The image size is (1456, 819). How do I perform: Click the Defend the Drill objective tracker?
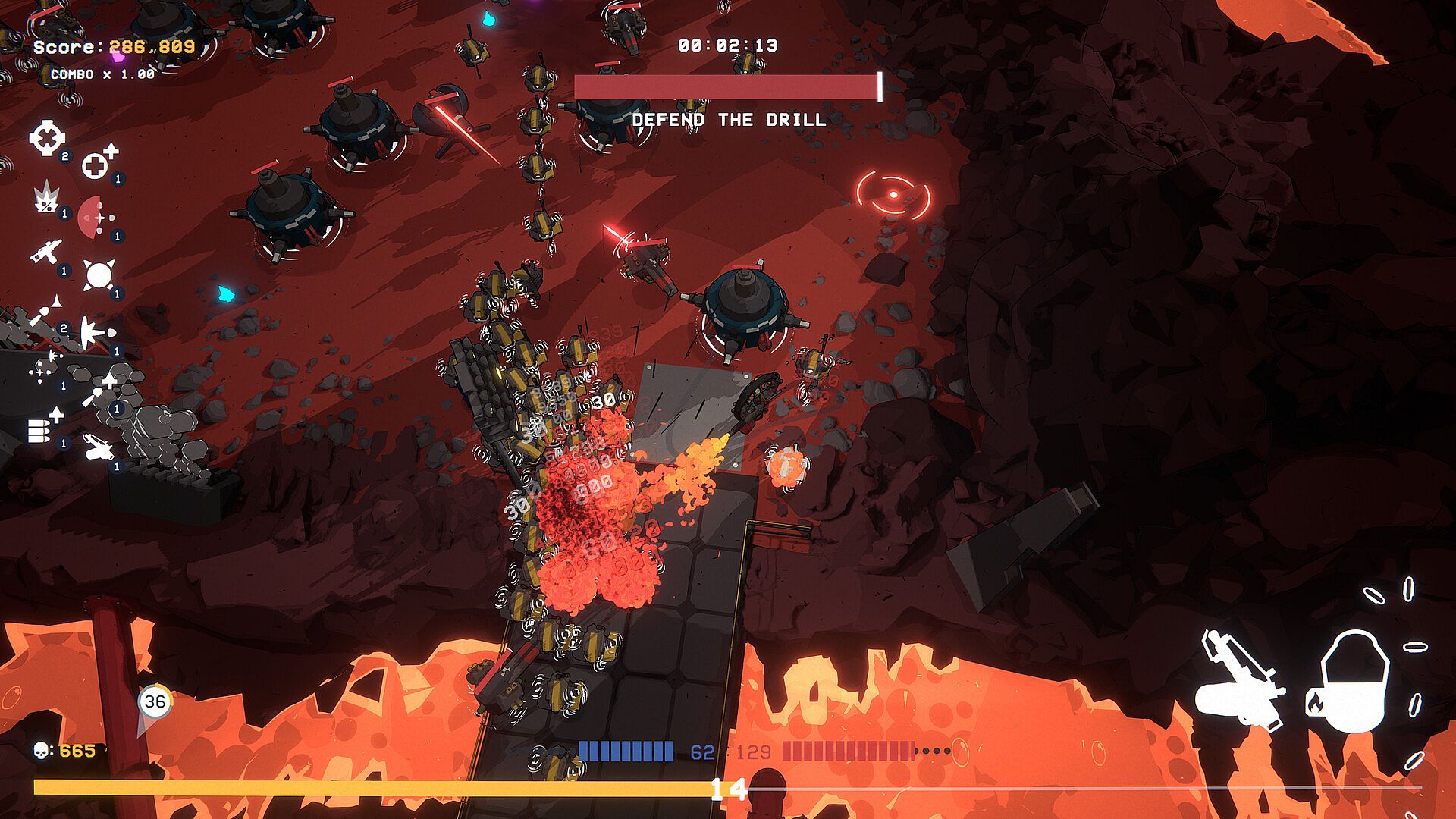pos(728,119)
